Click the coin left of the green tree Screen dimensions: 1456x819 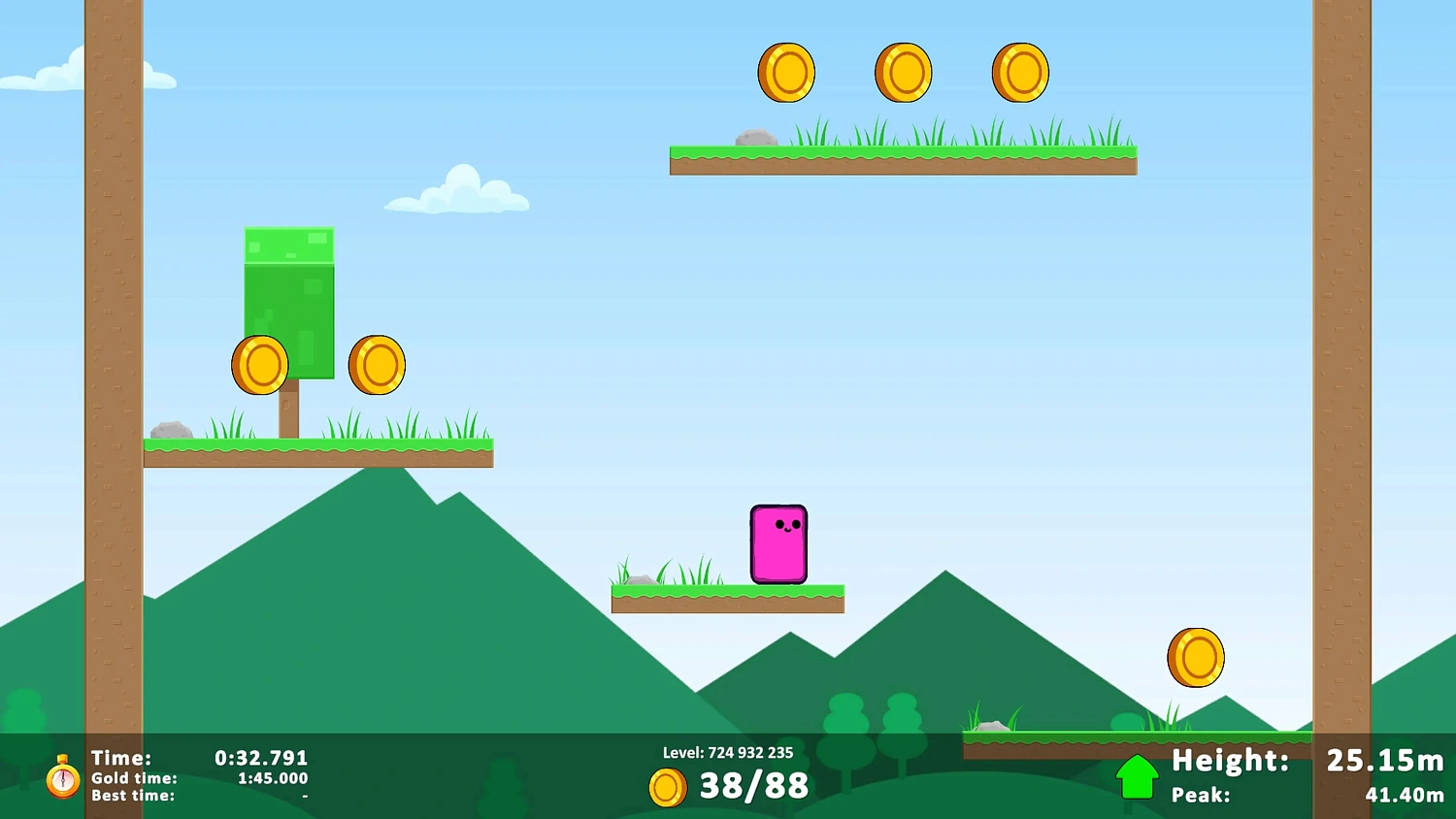tap(258, 366)
